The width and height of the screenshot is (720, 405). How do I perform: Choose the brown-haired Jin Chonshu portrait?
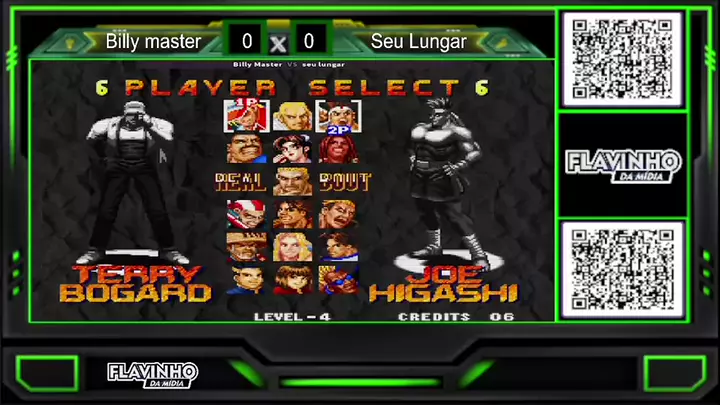pos(292,279)
